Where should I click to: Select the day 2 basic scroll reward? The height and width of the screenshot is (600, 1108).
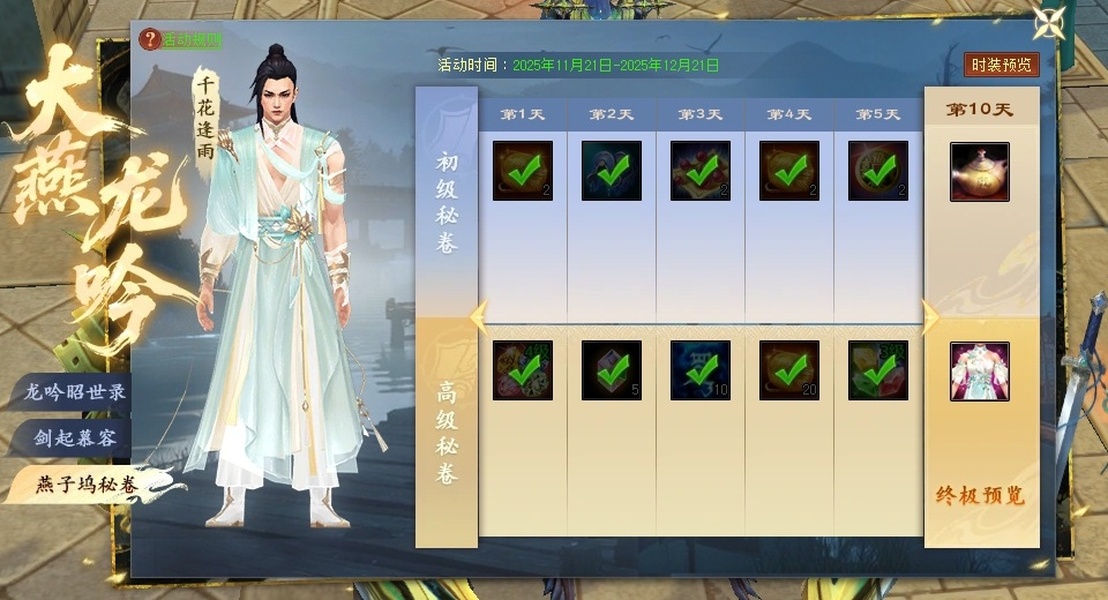(x=611, y=171)
